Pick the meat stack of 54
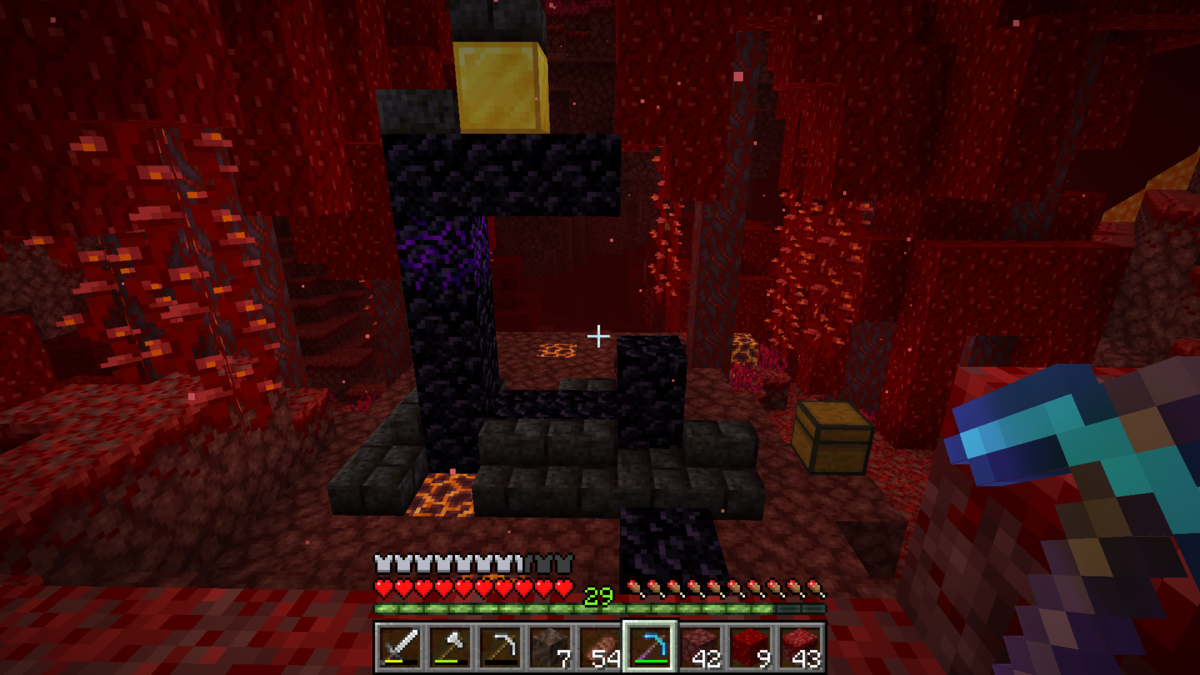The width and height of the screenshot is (1200, 675). coord(599,647)
